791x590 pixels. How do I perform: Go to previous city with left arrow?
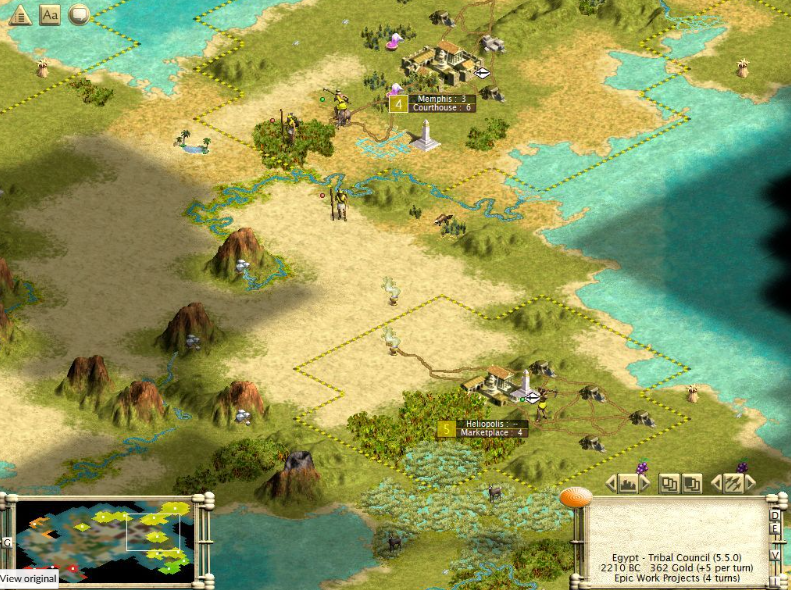coord(612,484)
